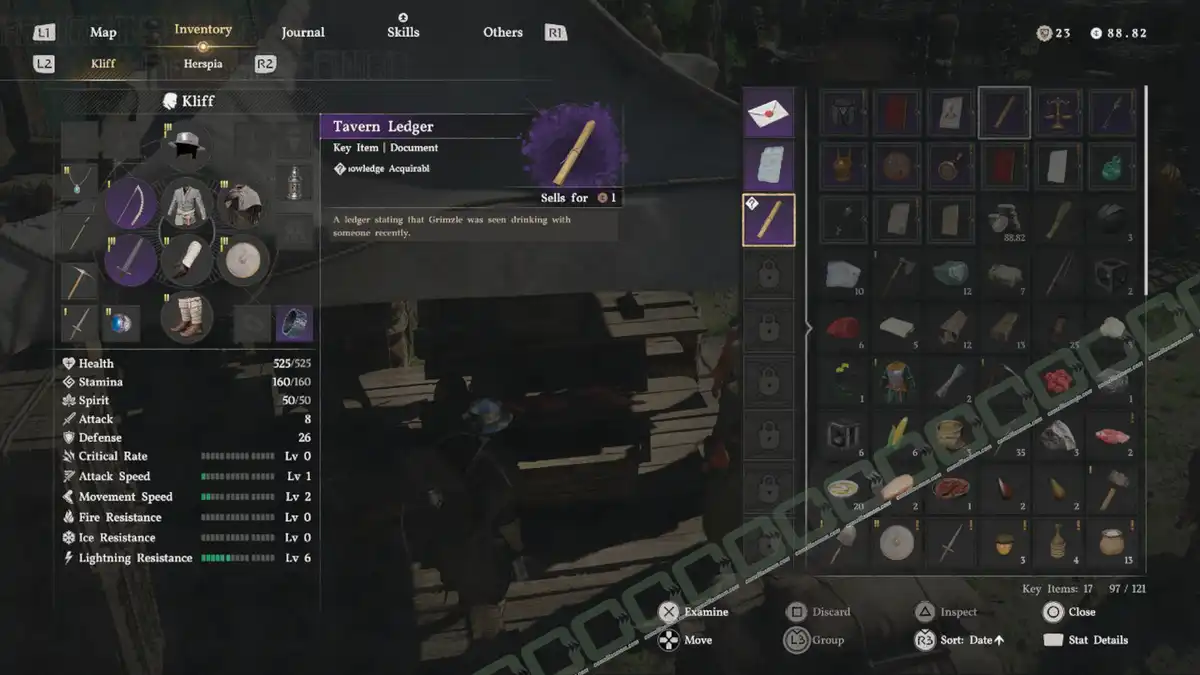Select the sealed letter category slot

768,112
